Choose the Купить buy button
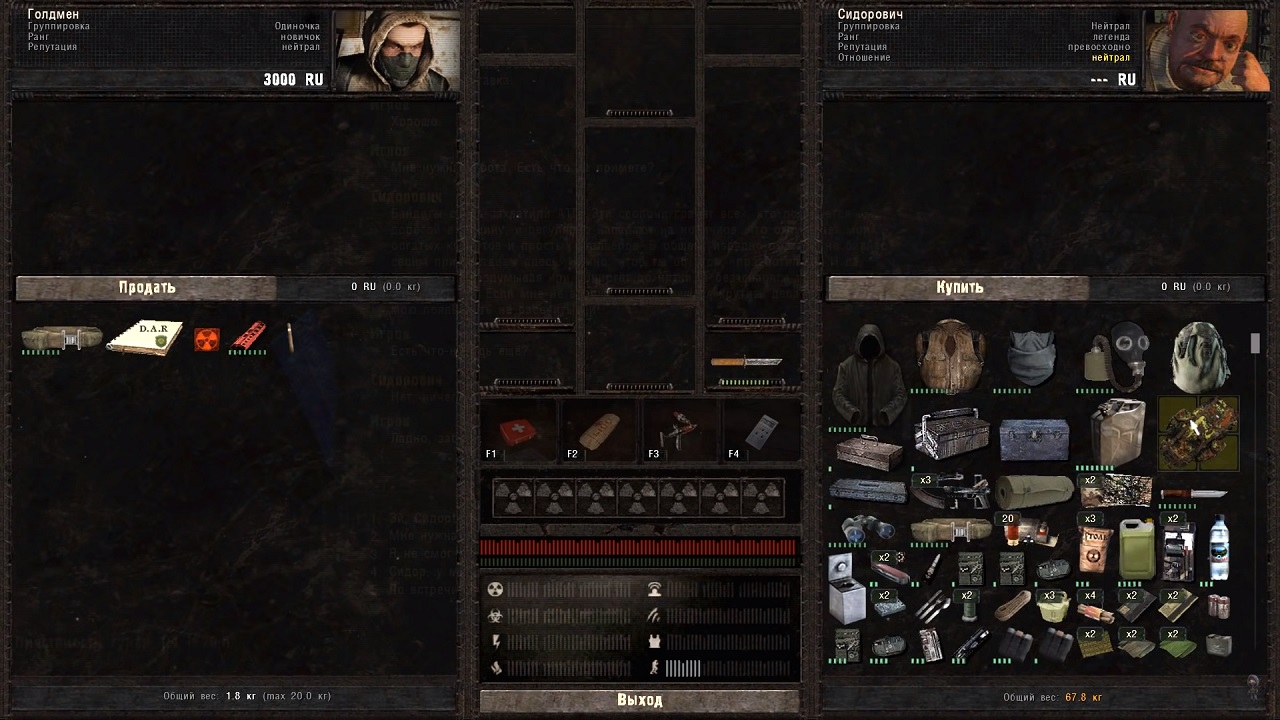1280x720 pixels. pos(959,288)
